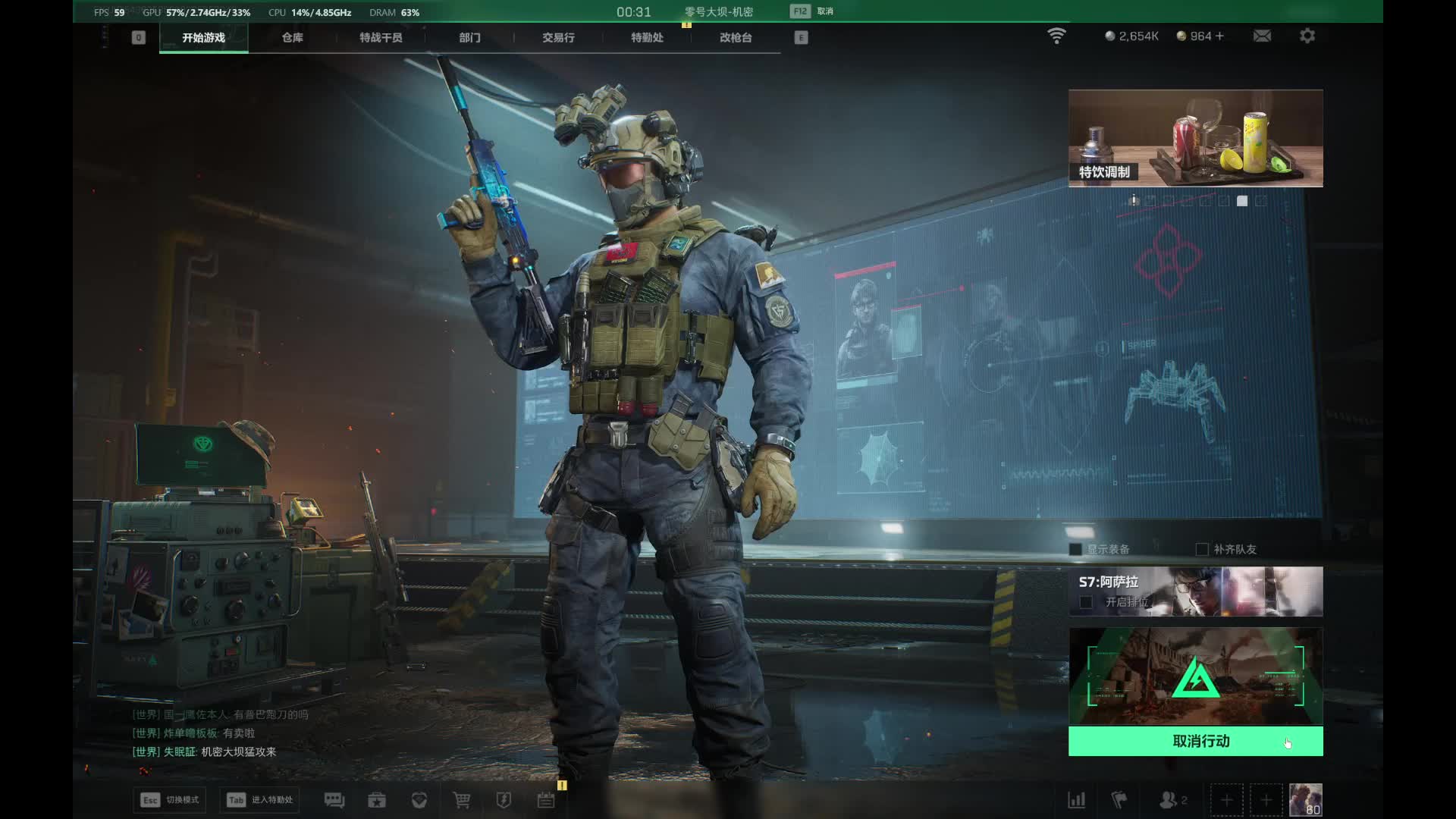Toggle the 显示装备 checkbox

(1075, 549)
